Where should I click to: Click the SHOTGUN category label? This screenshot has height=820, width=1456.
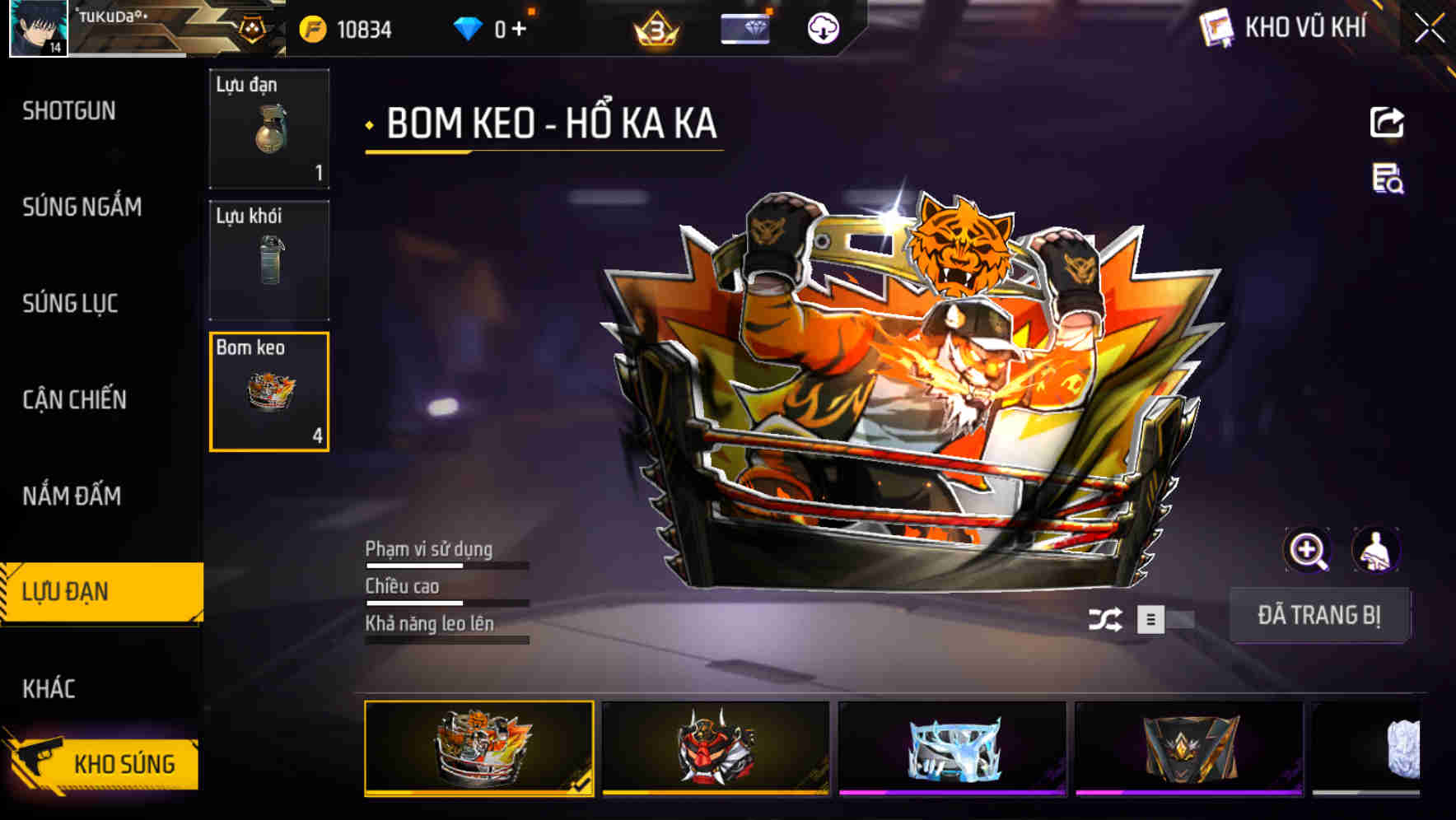[x=68, y=111]
